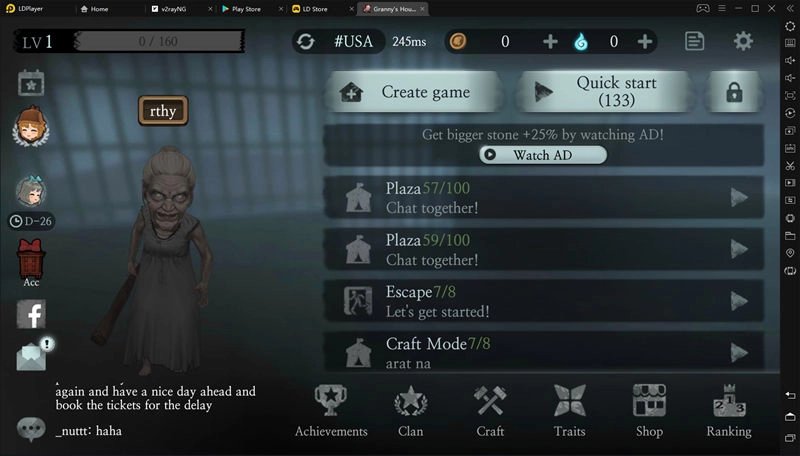Join the Craft Mode 7/8 room
Viewport: 800px width, 456px height.
pyautogui.click(x=547, y=351)
